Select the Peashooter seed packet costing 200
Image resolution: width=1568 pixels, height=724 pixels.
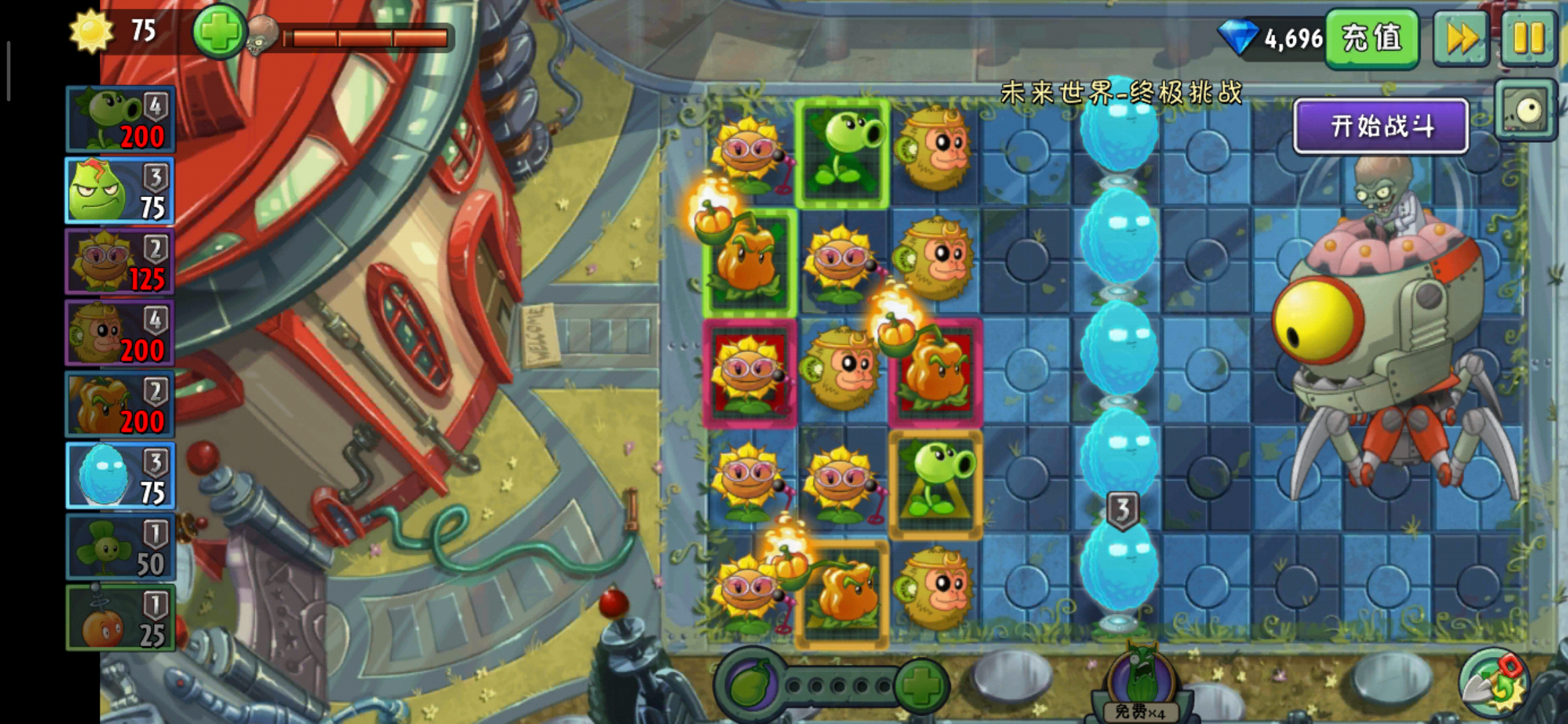[x=121, y=119]
